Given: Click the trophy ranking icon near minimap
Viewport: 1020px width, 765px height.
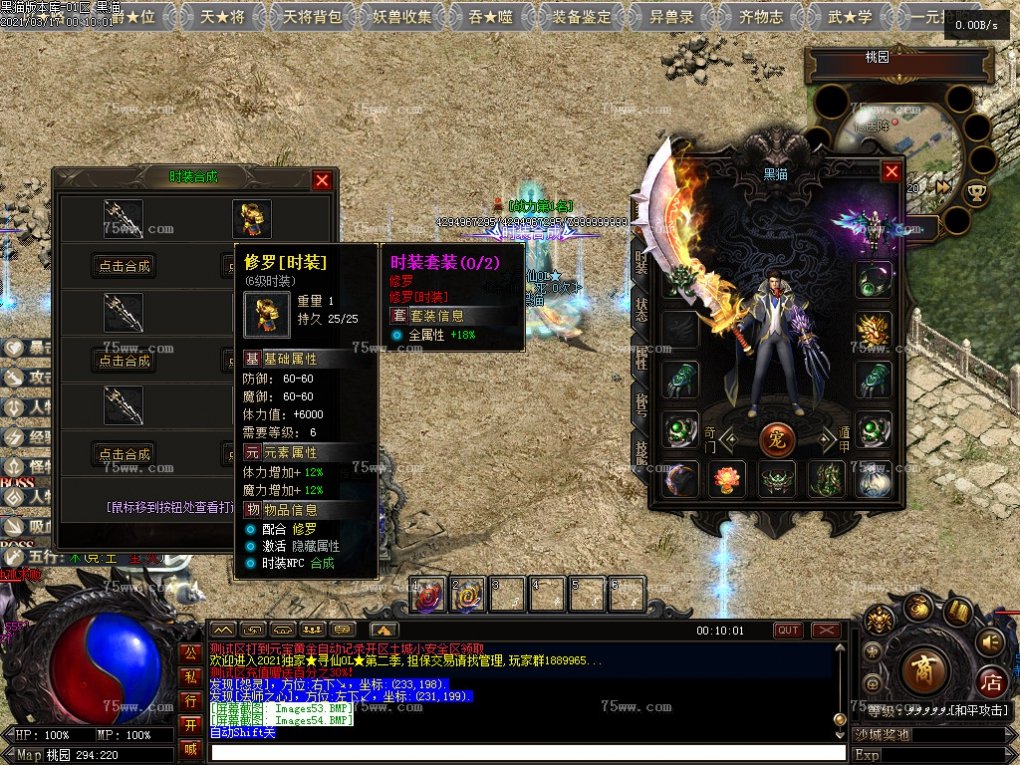Looking at the screenshot, I should point(976,190).
